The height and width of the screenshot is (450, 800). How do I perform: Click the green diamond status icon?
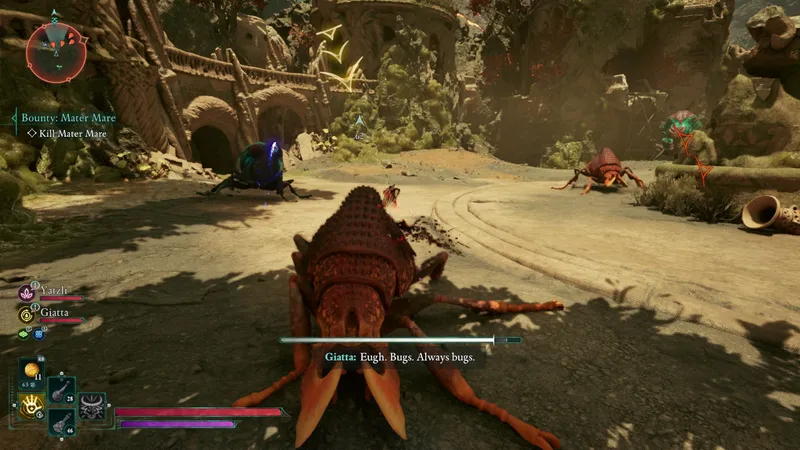tap(24, 334)
